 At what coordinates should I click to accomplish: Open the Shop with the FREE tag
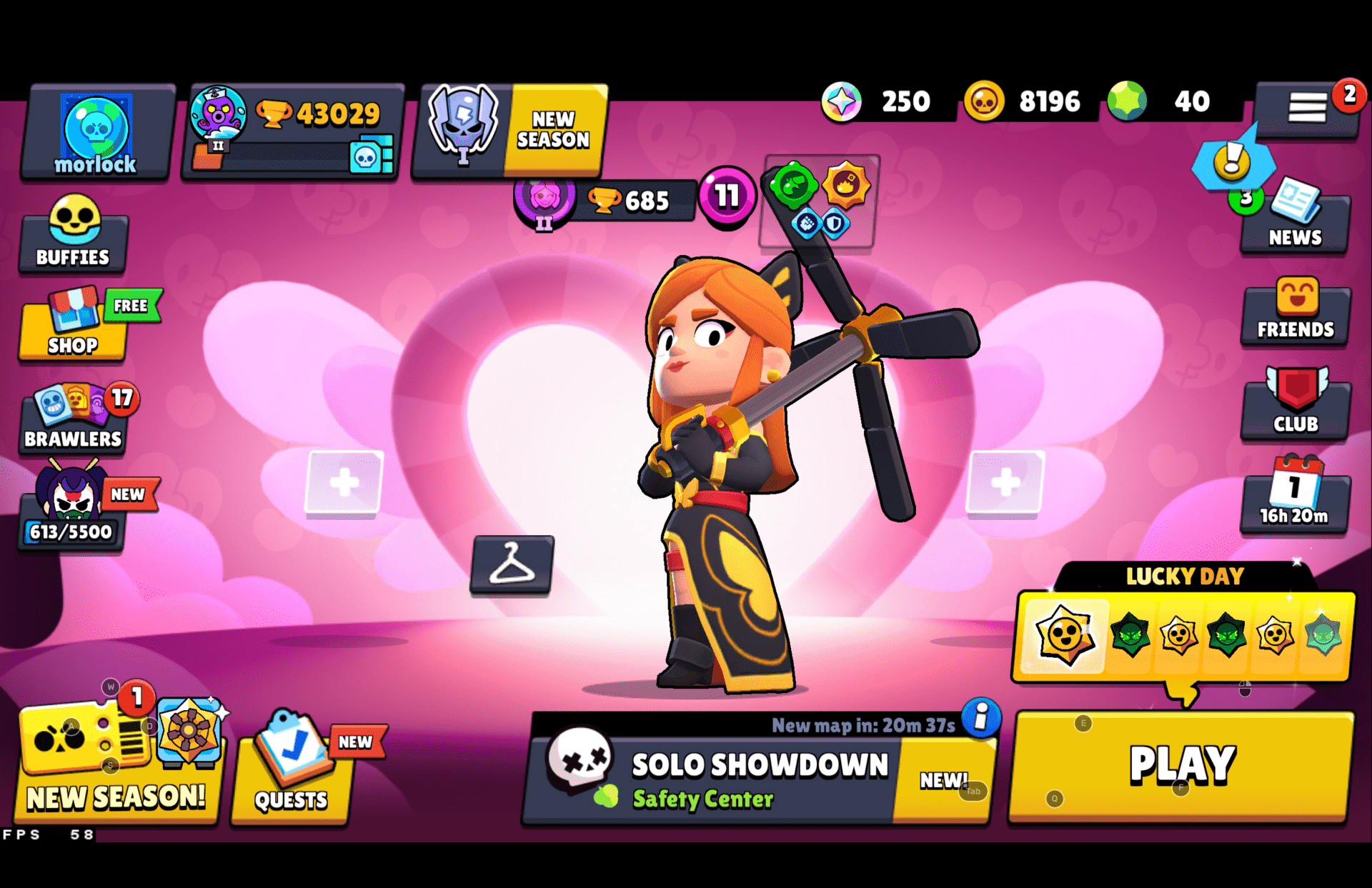pos(71,324)
